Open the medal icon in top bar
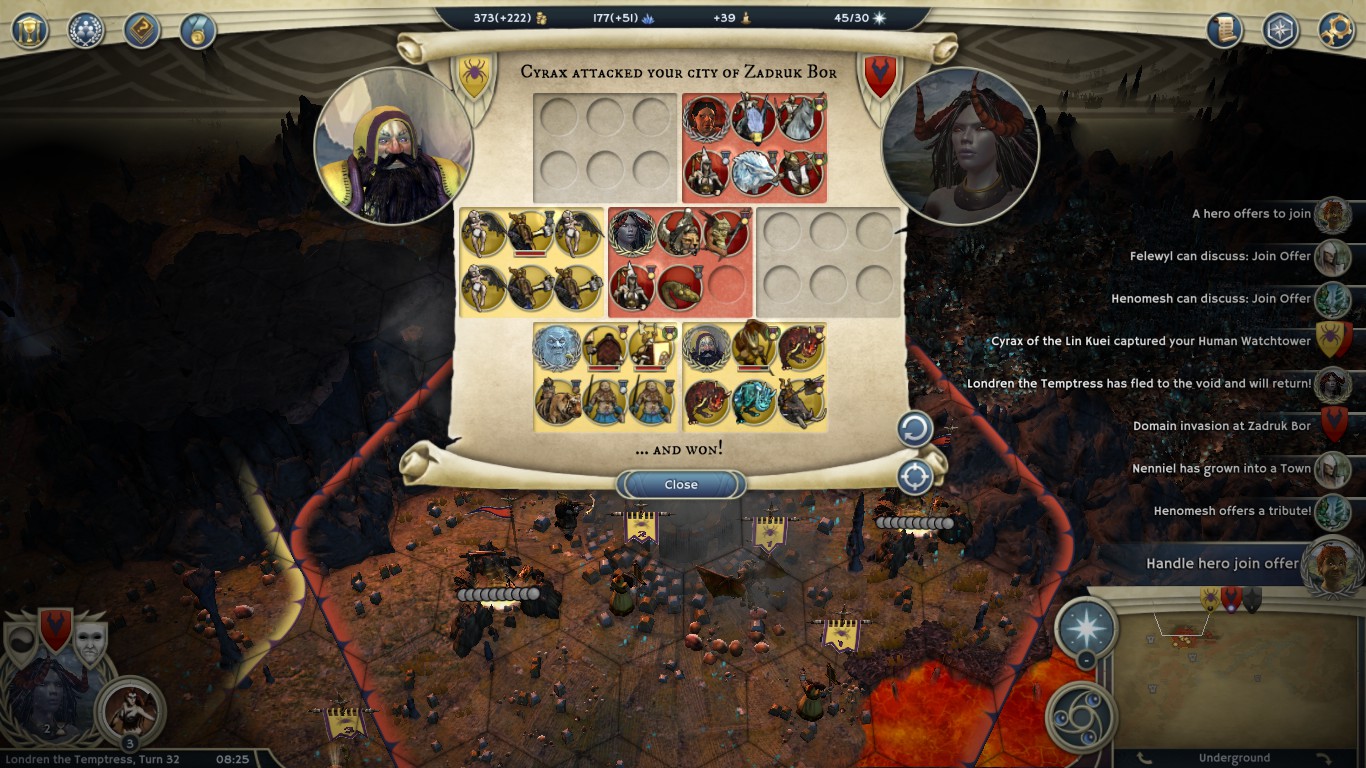 tap(198, 30)
